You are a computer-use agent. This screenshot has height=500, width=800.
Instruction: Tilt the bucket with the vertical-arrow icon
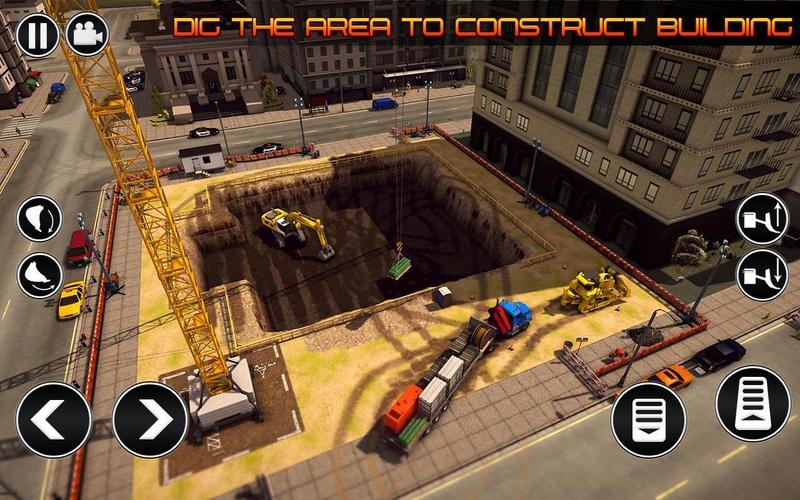click(39, 219)
